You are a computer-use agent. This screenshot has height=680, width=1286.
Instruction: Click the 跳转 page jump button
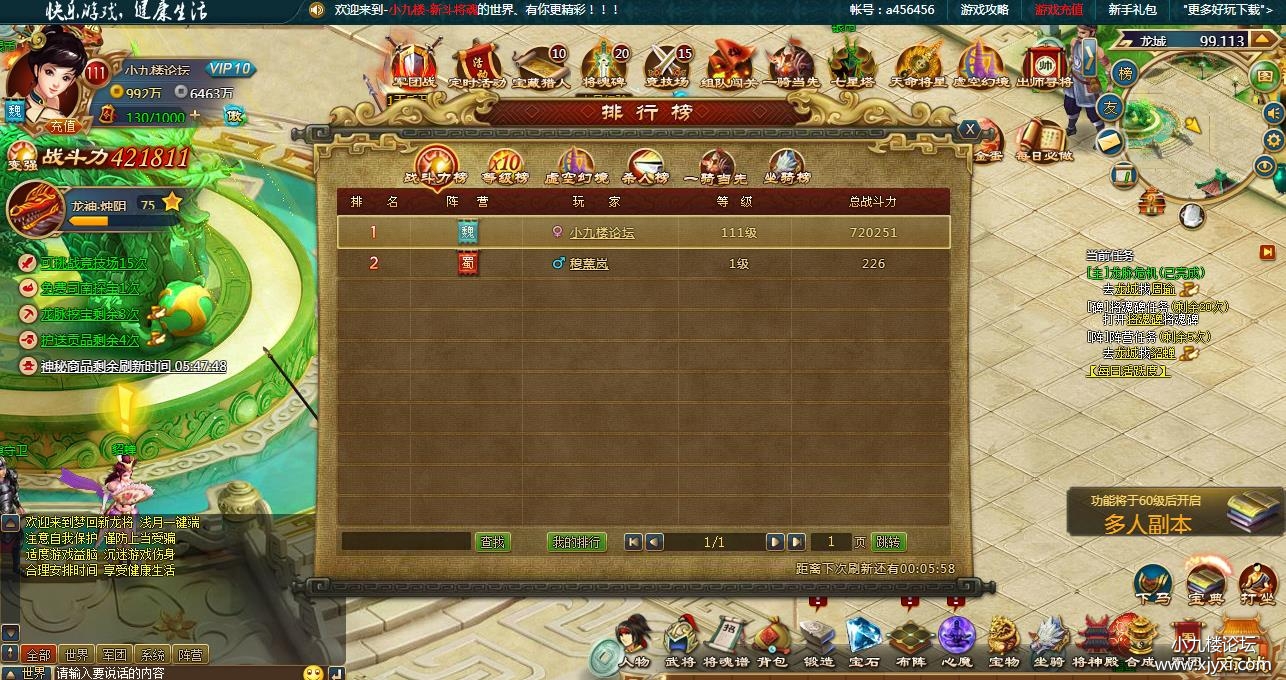click(888, 542)
